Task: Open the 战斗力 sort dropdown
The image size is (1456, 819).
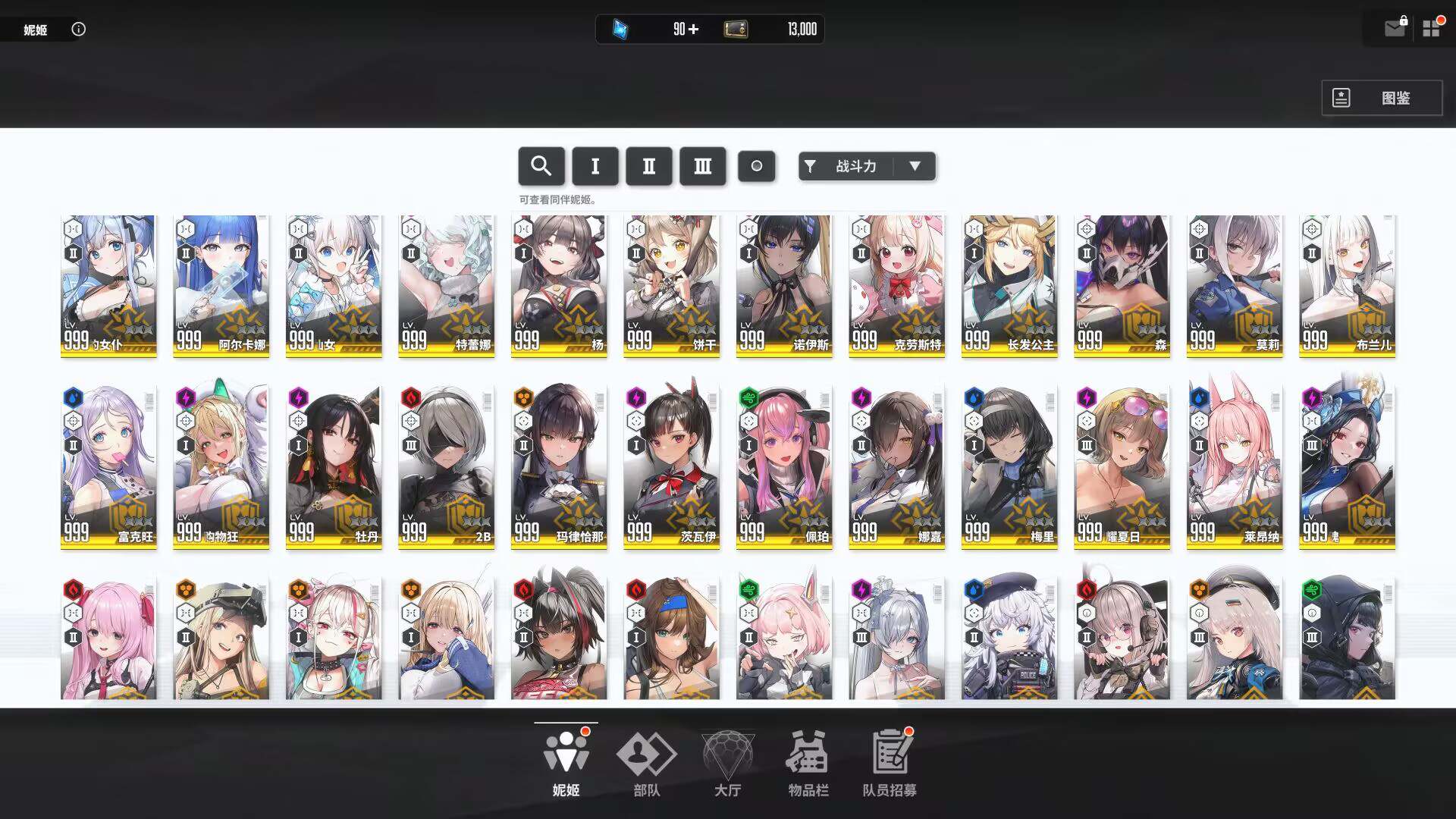Action: tap(867, 166)
